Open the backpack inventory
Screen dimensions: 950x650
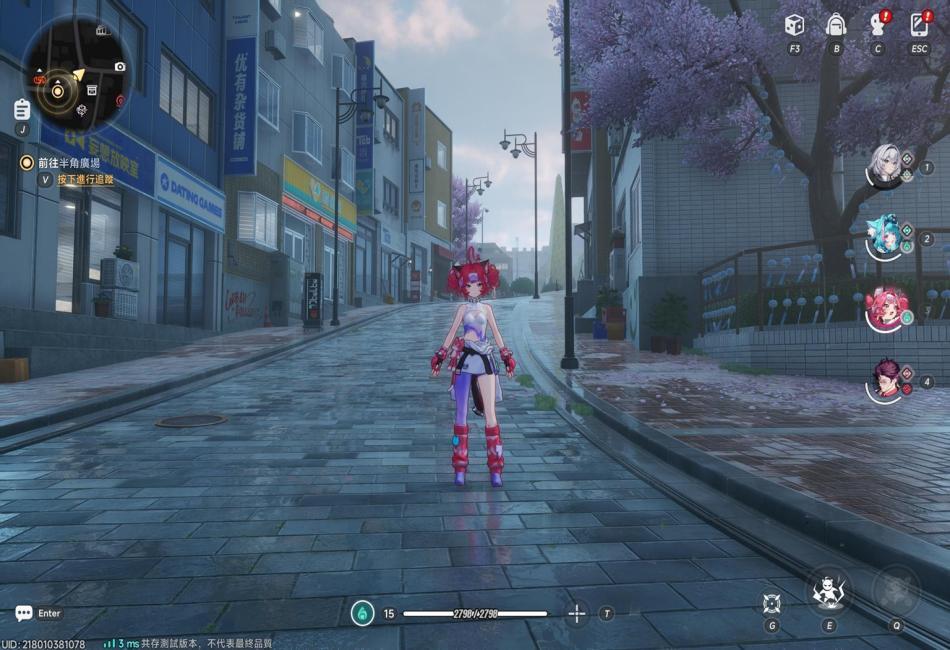(x=836, y=25)
